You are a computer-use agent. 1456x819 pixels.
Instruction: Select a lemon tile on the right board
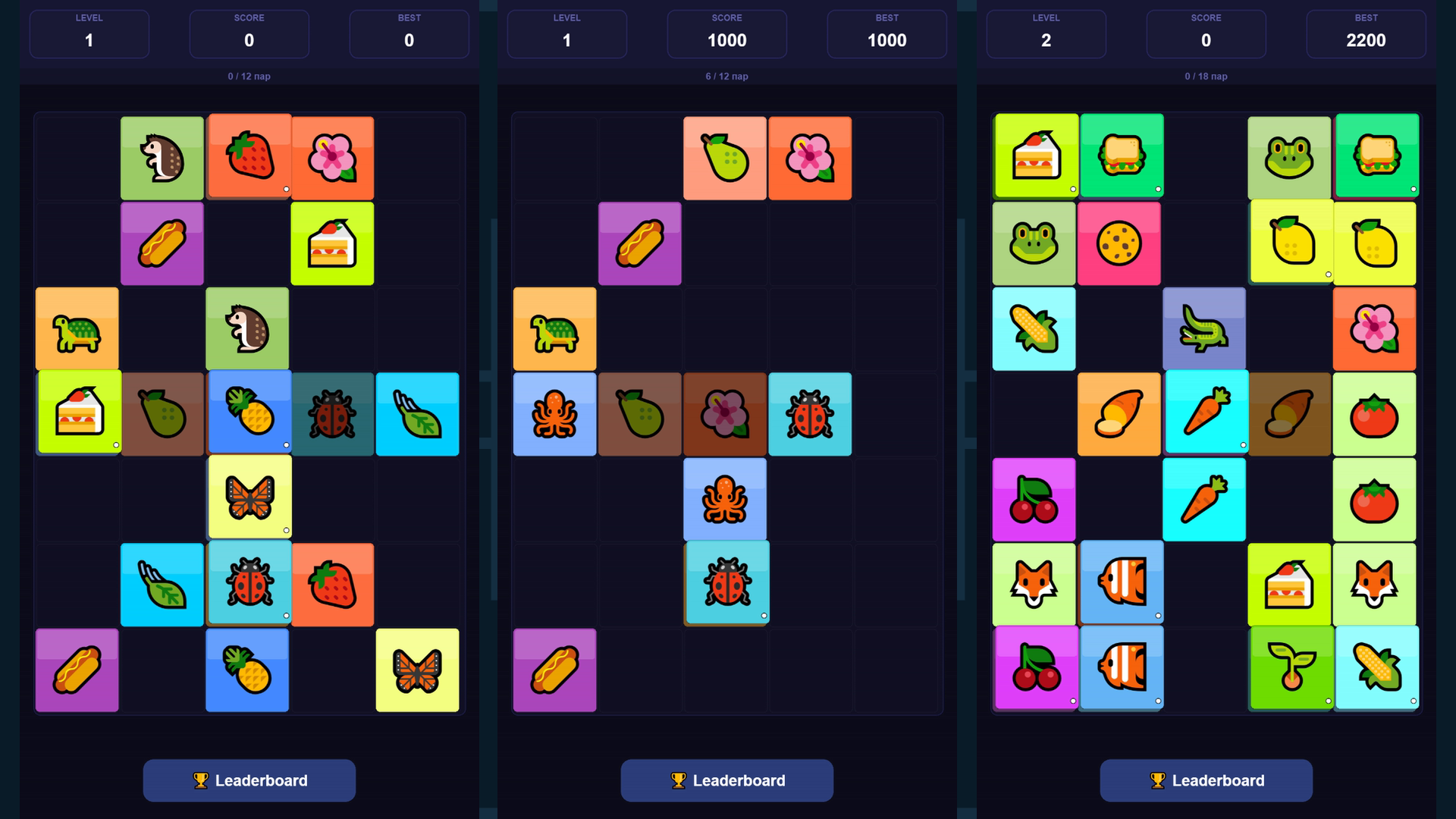pos(1291,243)
